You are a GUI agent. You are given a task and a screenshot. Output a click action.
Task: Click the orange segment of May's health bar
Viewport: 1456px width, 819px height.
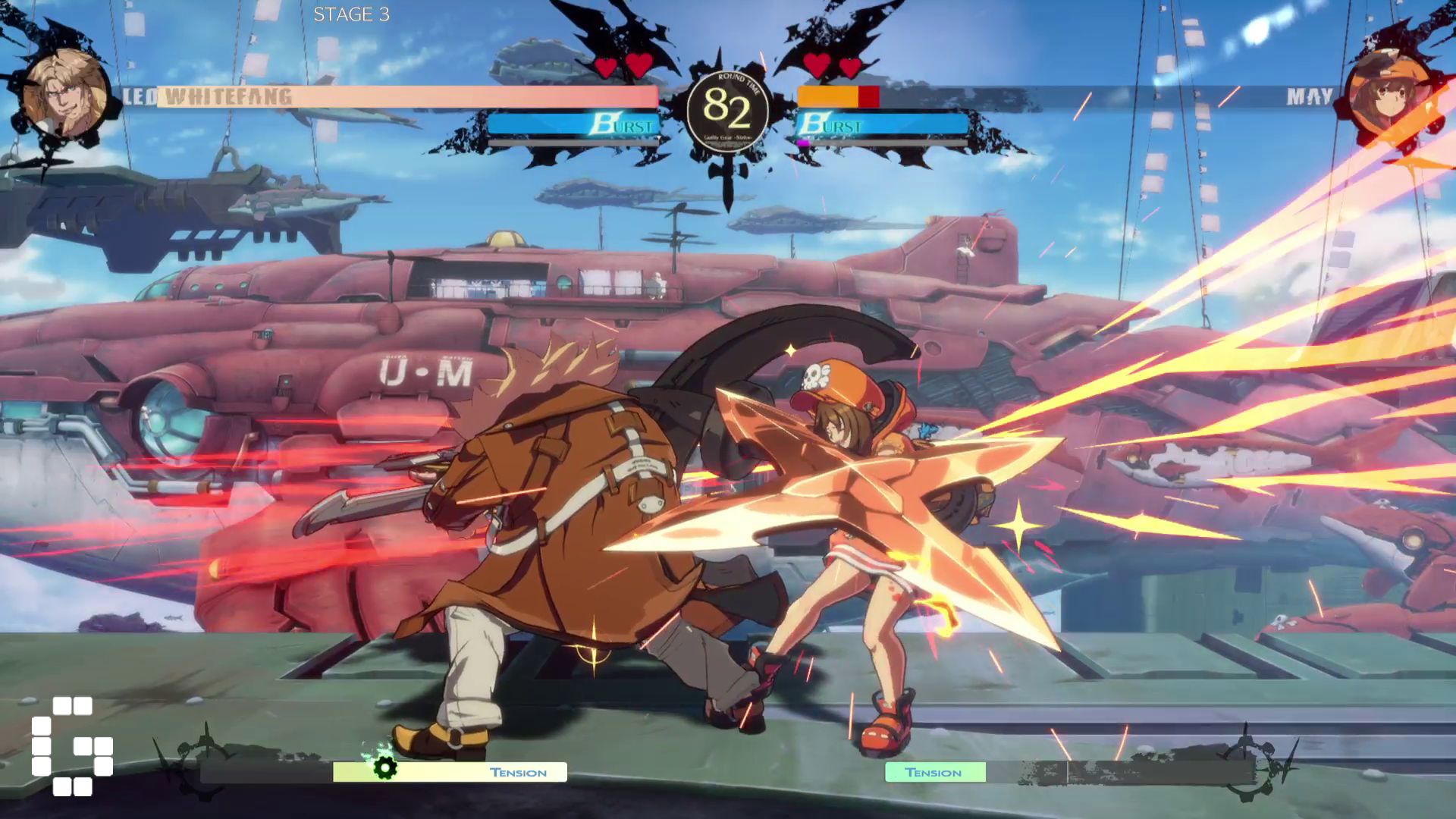tap(827, 96)
